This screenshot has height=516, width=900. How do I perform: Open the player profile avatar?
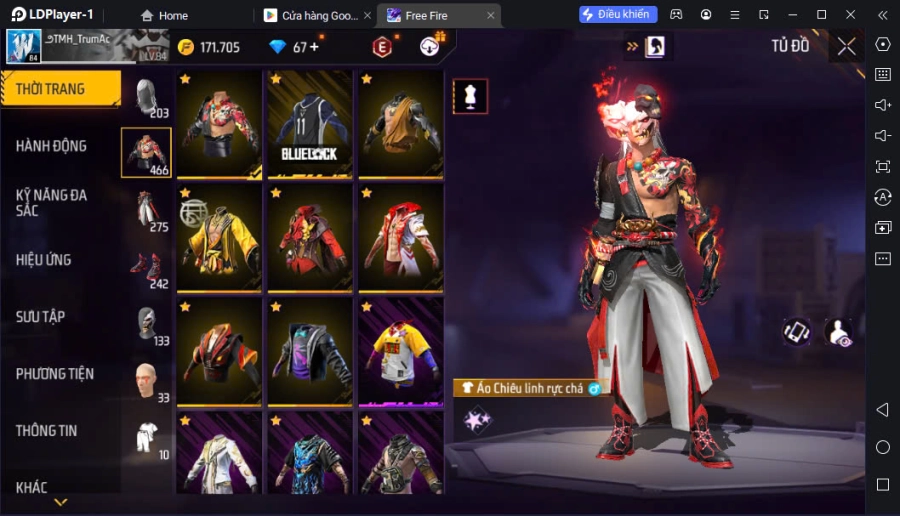pyautogui.click(x=24, y=46)
